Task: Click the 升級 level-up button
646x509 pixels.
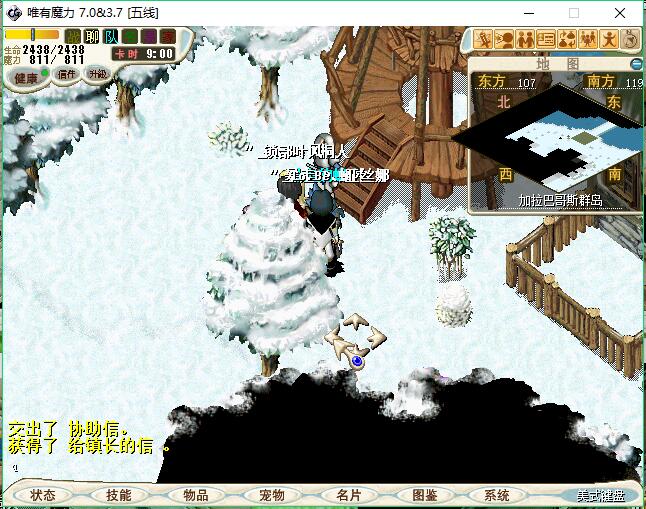Action: coord(97,74)
